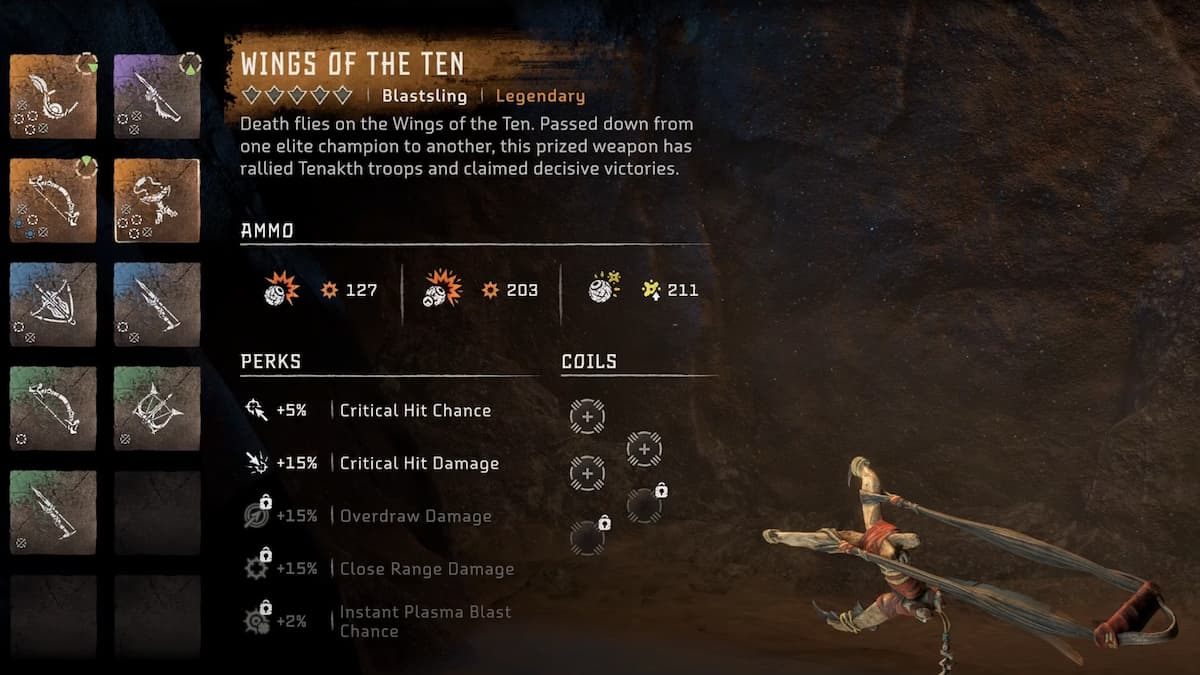Screen dimensions: 1200x675
Task: Pick the blue crossbow weapon slot
Action: tap(53, 304)
